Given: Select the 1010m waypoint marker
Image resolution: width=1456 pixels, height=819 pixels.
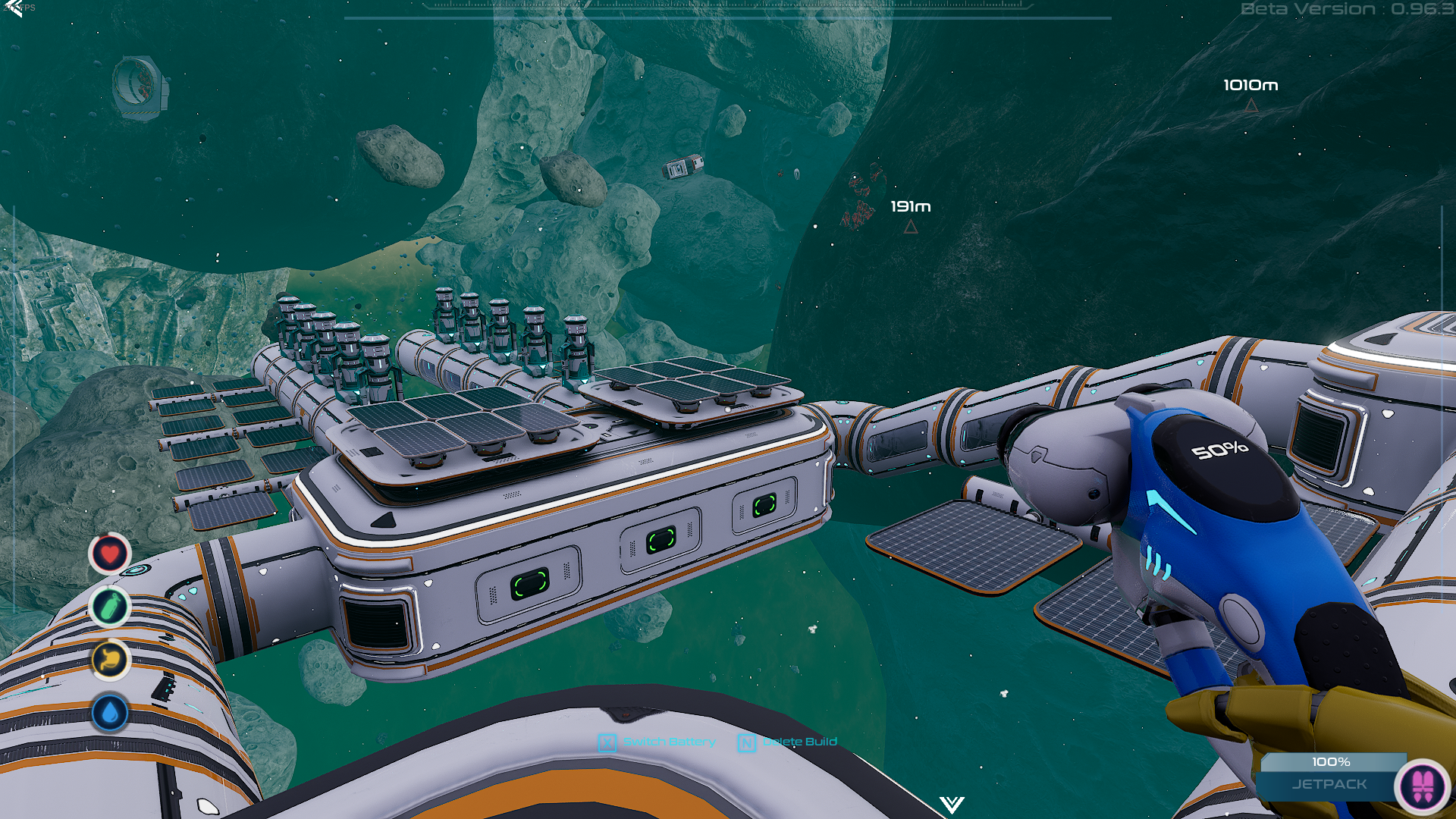Looking at the screenshot, I should pos(1251,107).
